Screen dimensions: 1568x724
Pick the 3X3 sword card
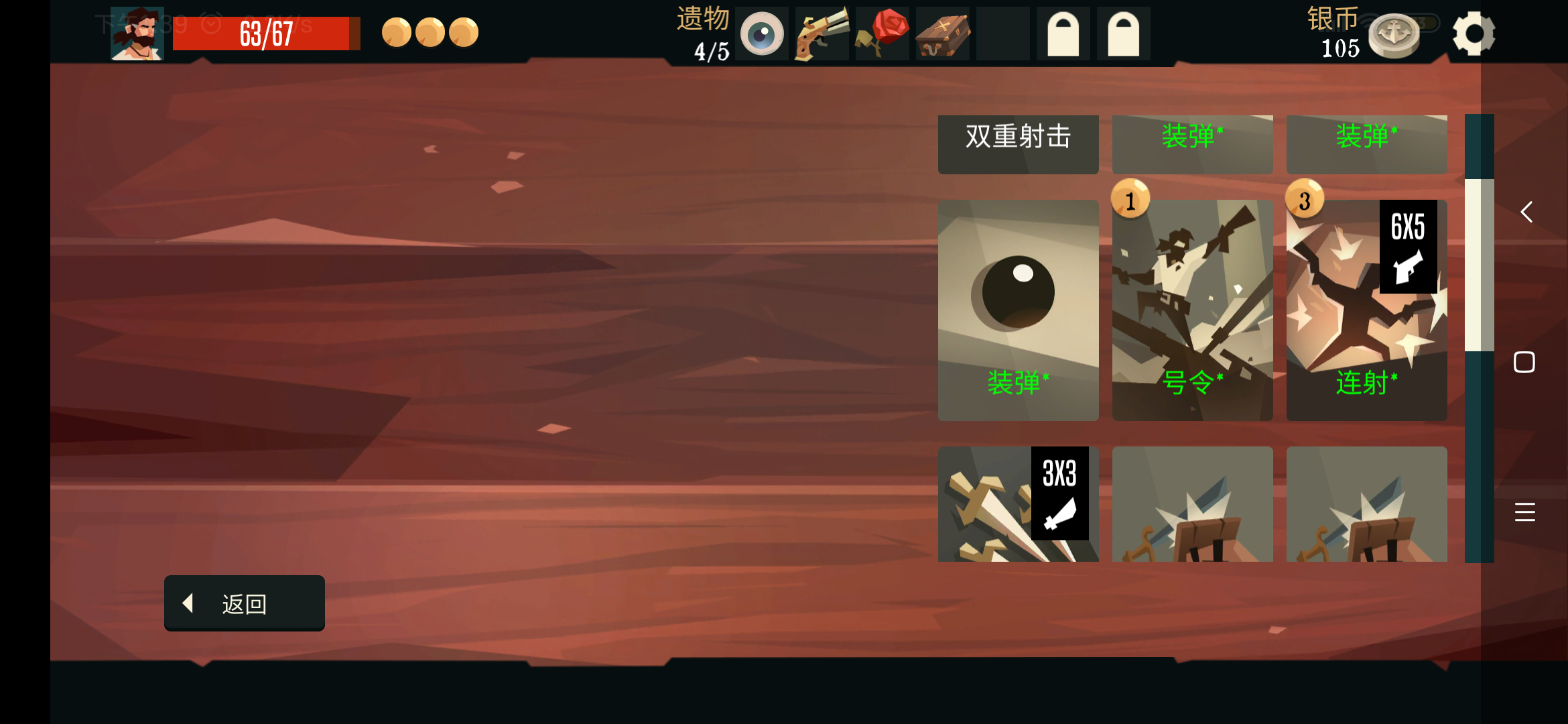(1018, 504)
